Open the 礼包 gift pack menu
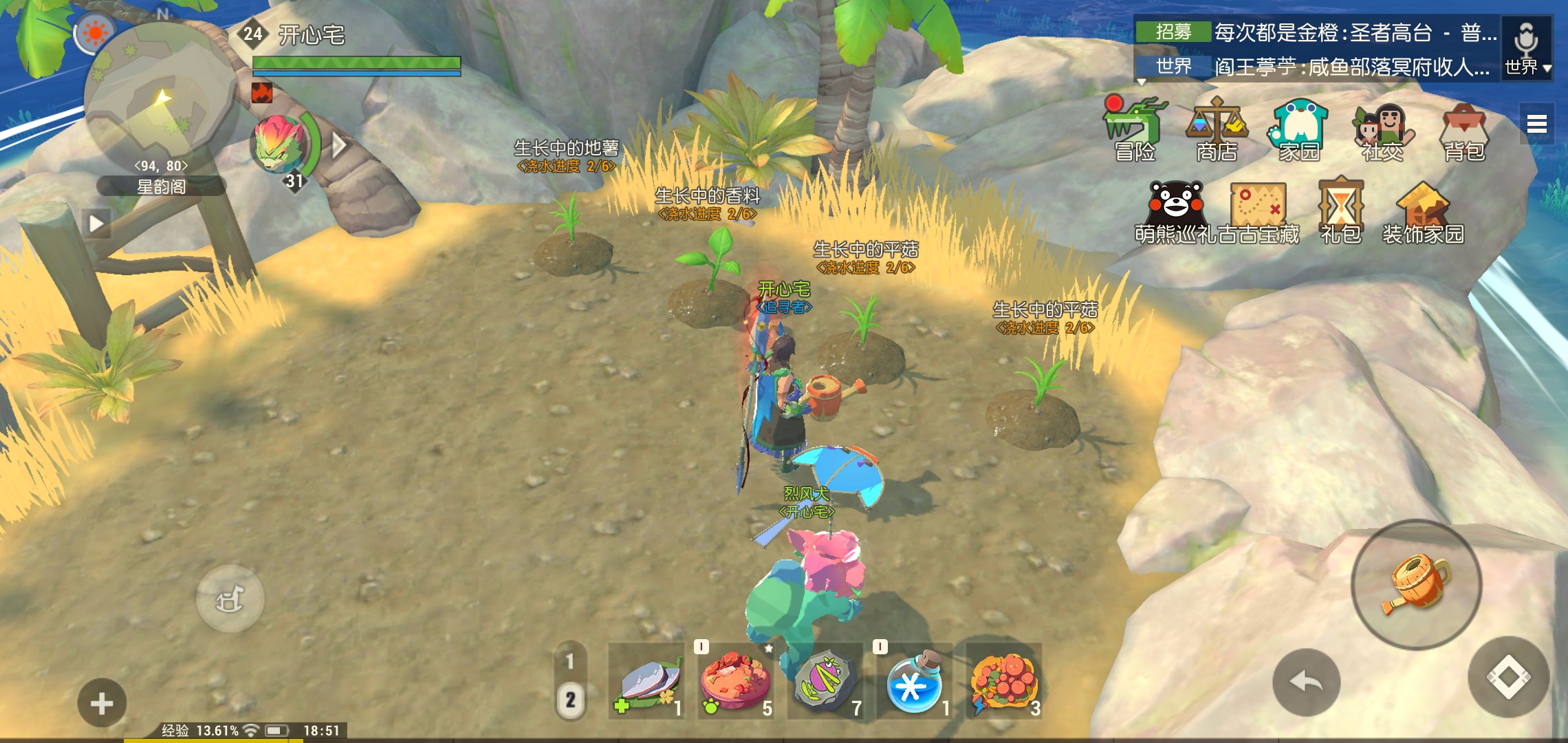 pos(1340,212)
